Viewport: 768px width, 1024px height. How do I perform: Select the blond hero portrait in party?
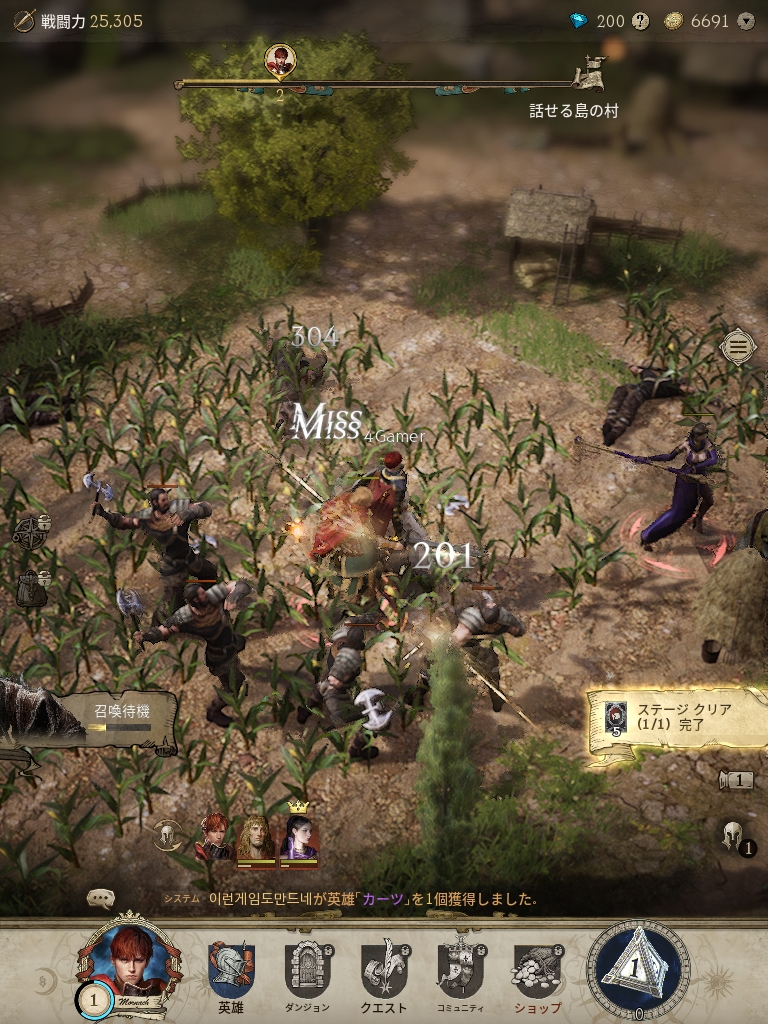click(256, 838)
